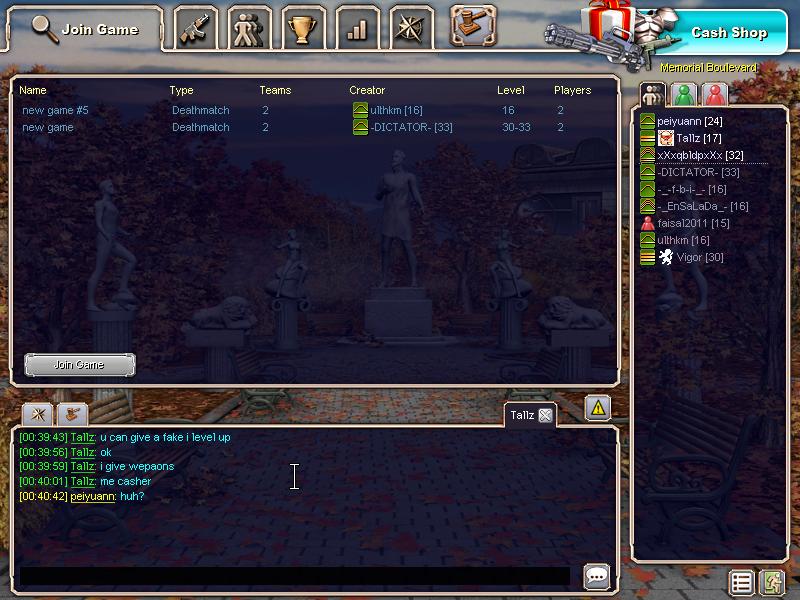The height and width of the screenshot is (600, 800).
Task: Click the exit door icon
Action: click(x=771, y=582)
